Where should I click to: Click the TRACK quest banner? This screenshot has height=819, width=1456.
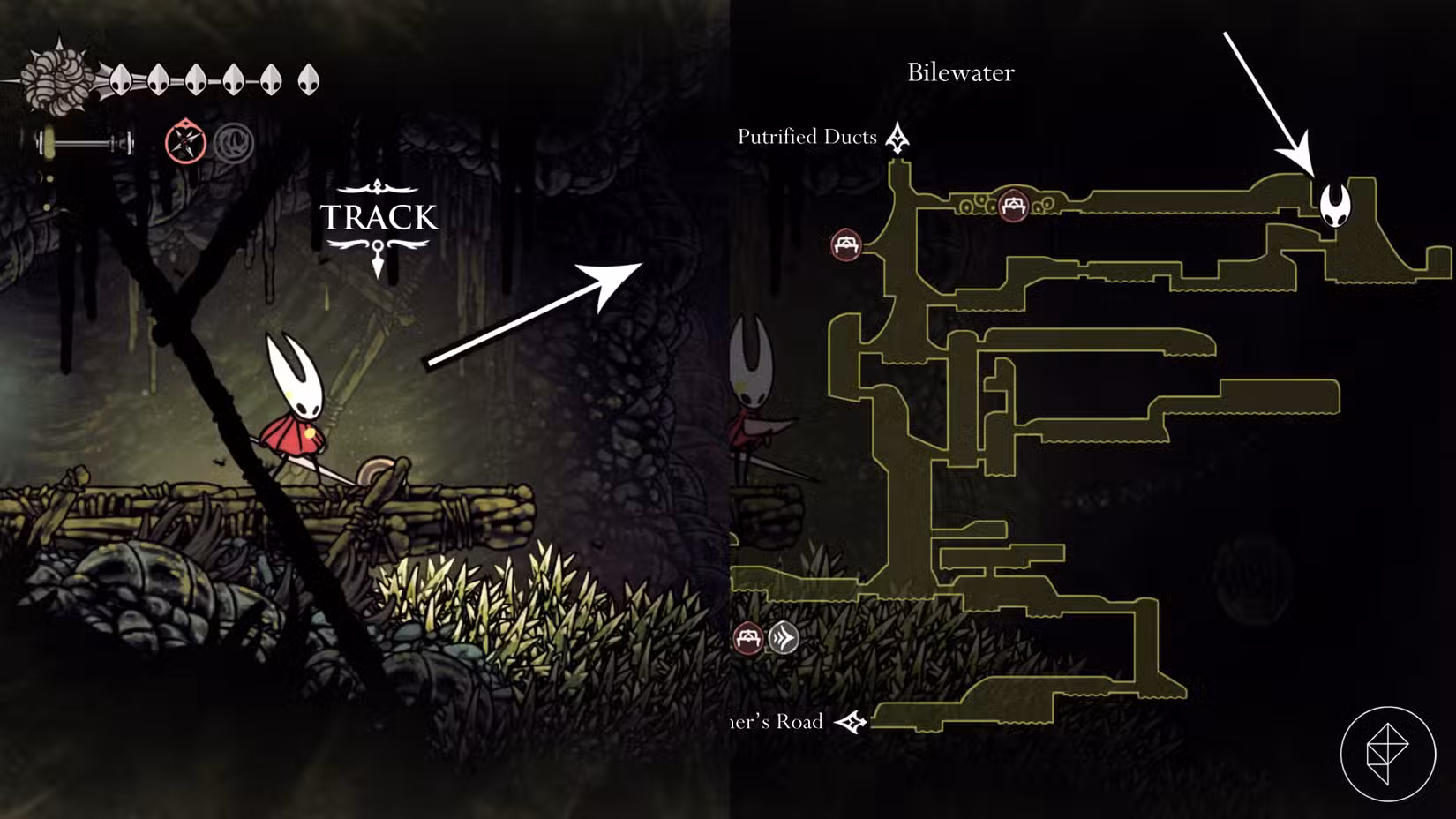[x=379, y=217]
